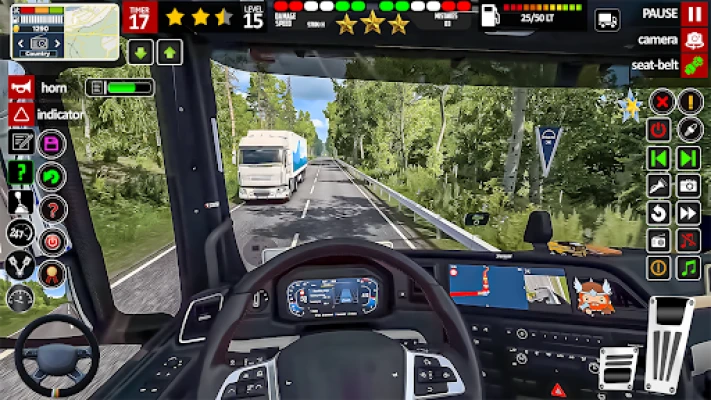Pause the game

point(693,14)
